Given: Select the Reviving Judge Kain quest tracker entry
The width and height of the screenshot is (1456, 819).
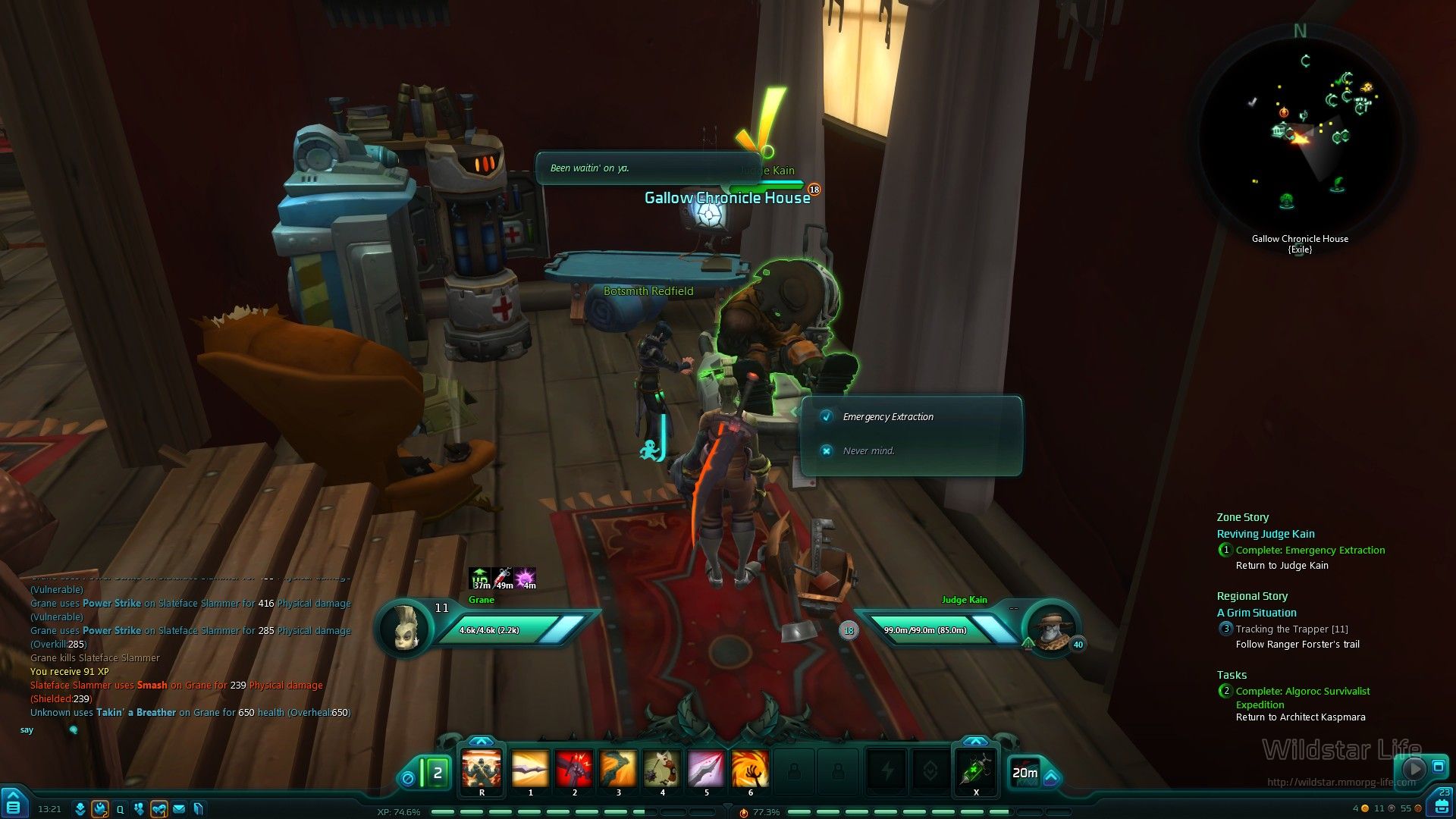Looking at the screenshot, I should point(1266,534).
